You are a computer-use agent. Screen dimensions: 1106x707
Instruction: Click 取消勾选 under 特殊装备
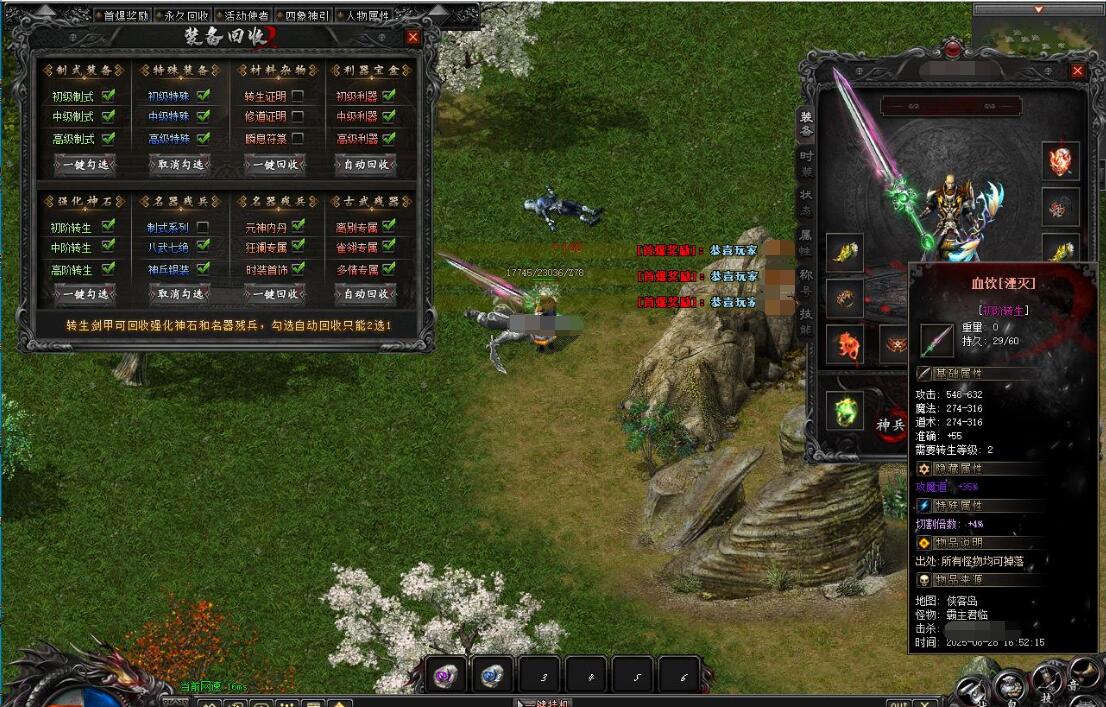(x=179, y=165)
